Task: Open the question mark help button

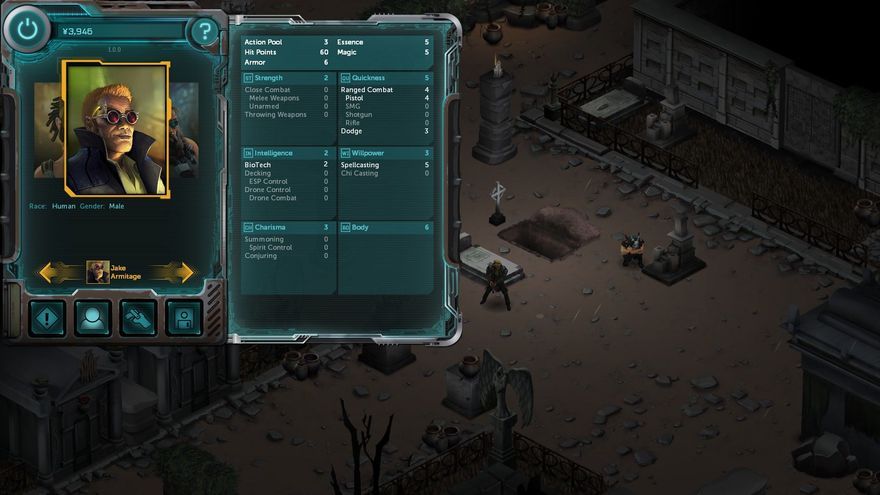Action: [x=204, y=32]
